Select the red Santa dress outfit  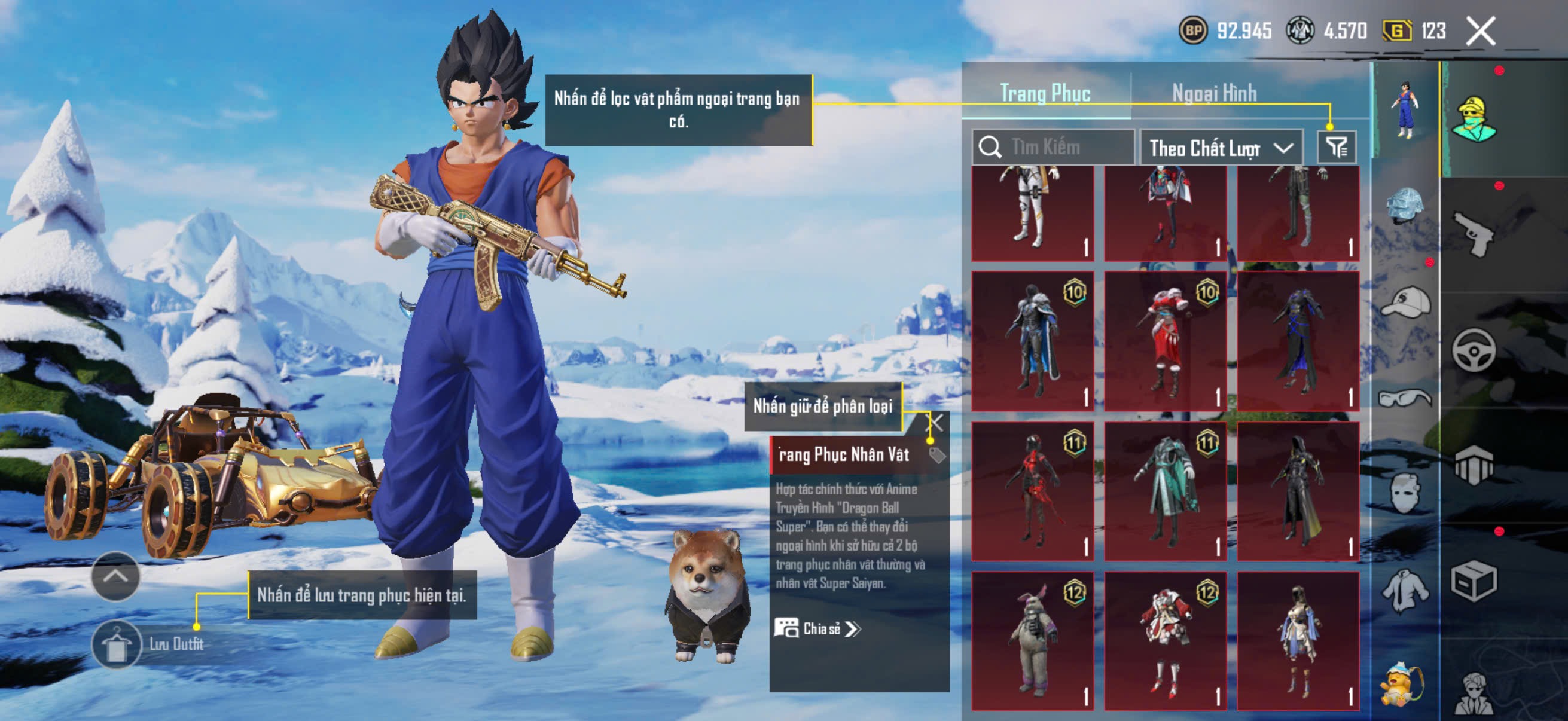click(1165, 341)
